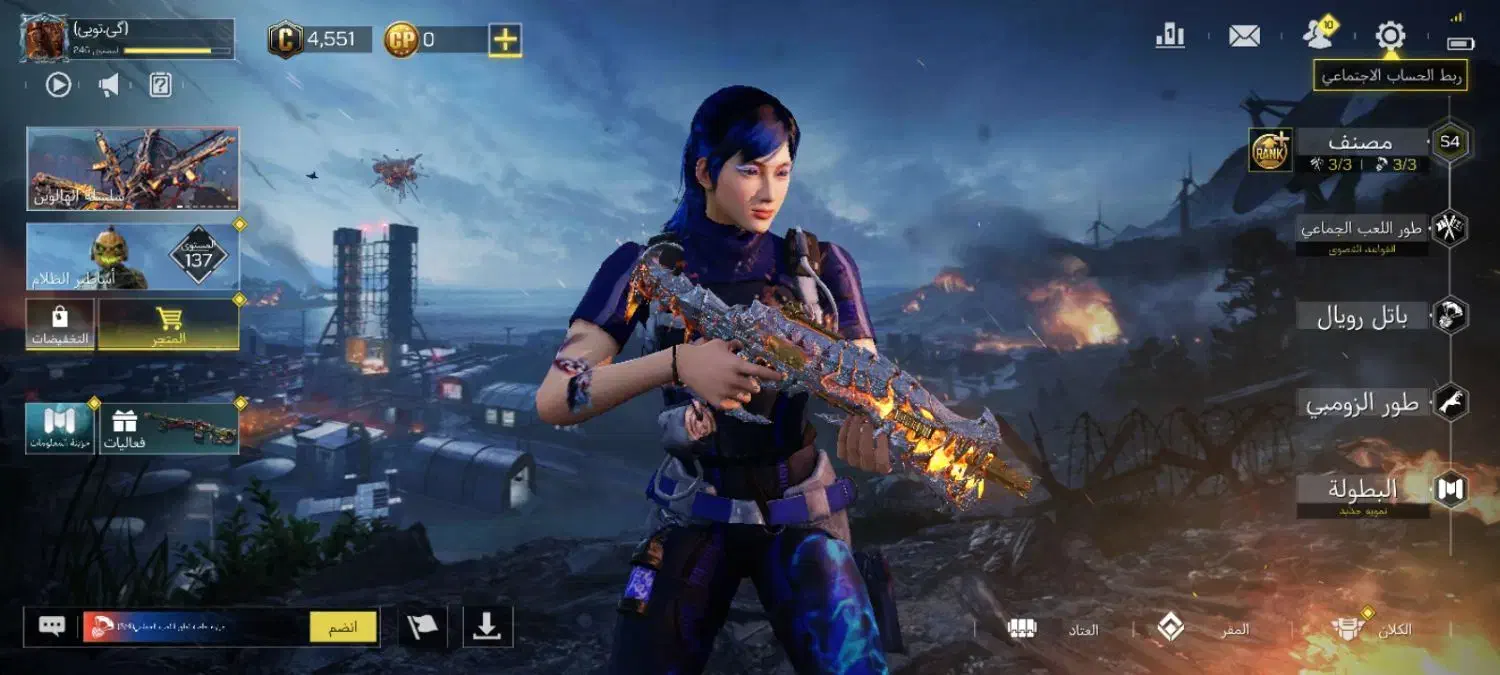
Task: Open the battle pass level 137 banner
Action: coord(133,257)
